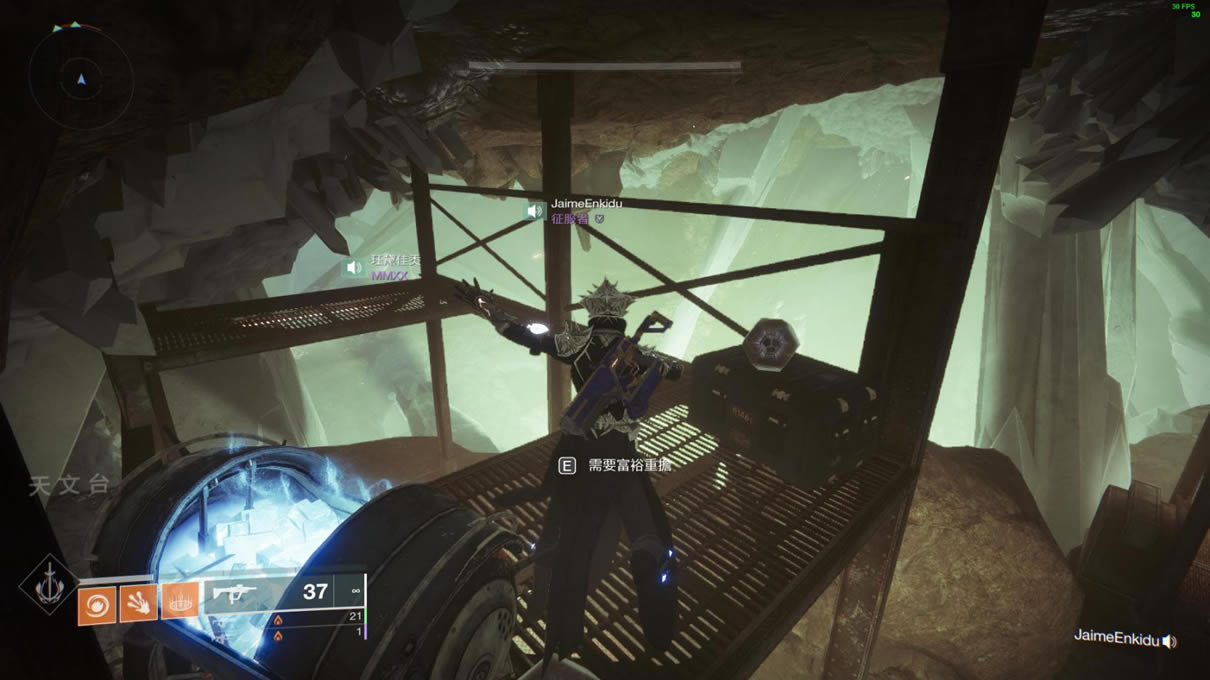Click the speaker icon beside the MMXX player
This screenshot has height=680, width=1210.
click(352, 268)
